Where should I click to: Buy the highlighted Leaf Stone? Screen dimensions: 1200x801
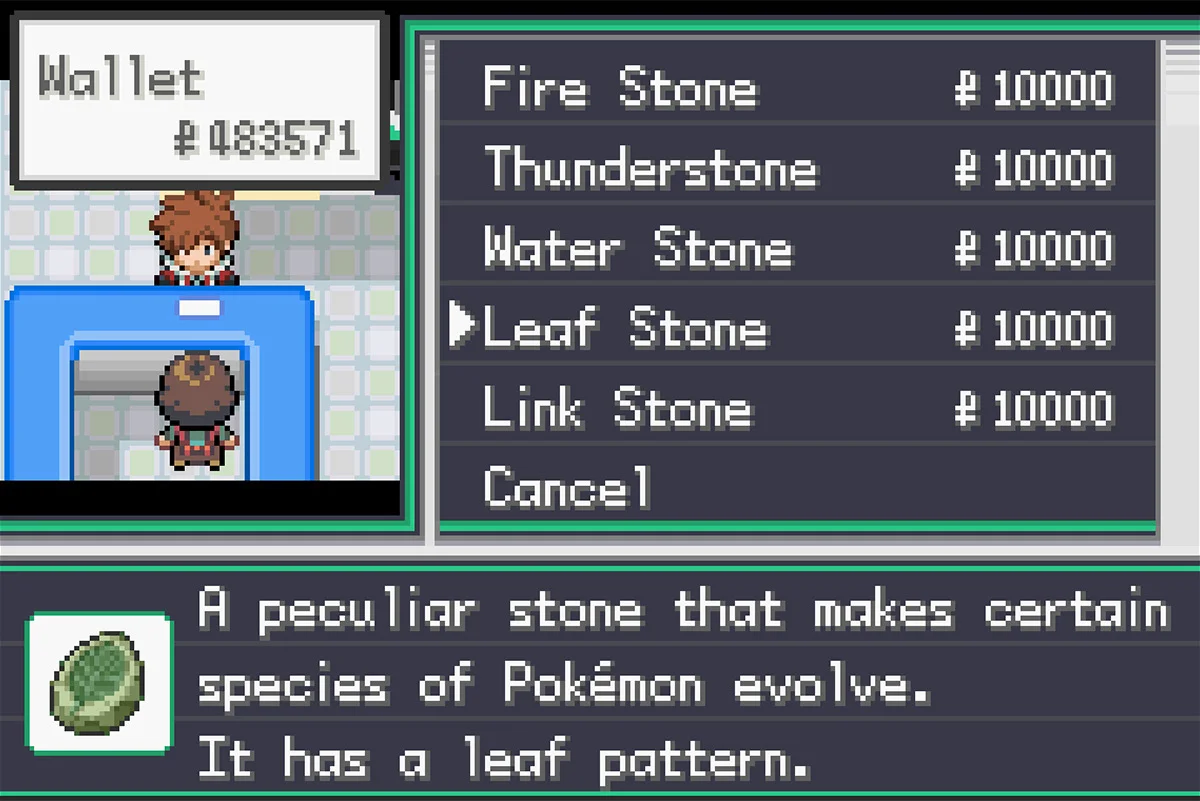click(x=625, y=327)
